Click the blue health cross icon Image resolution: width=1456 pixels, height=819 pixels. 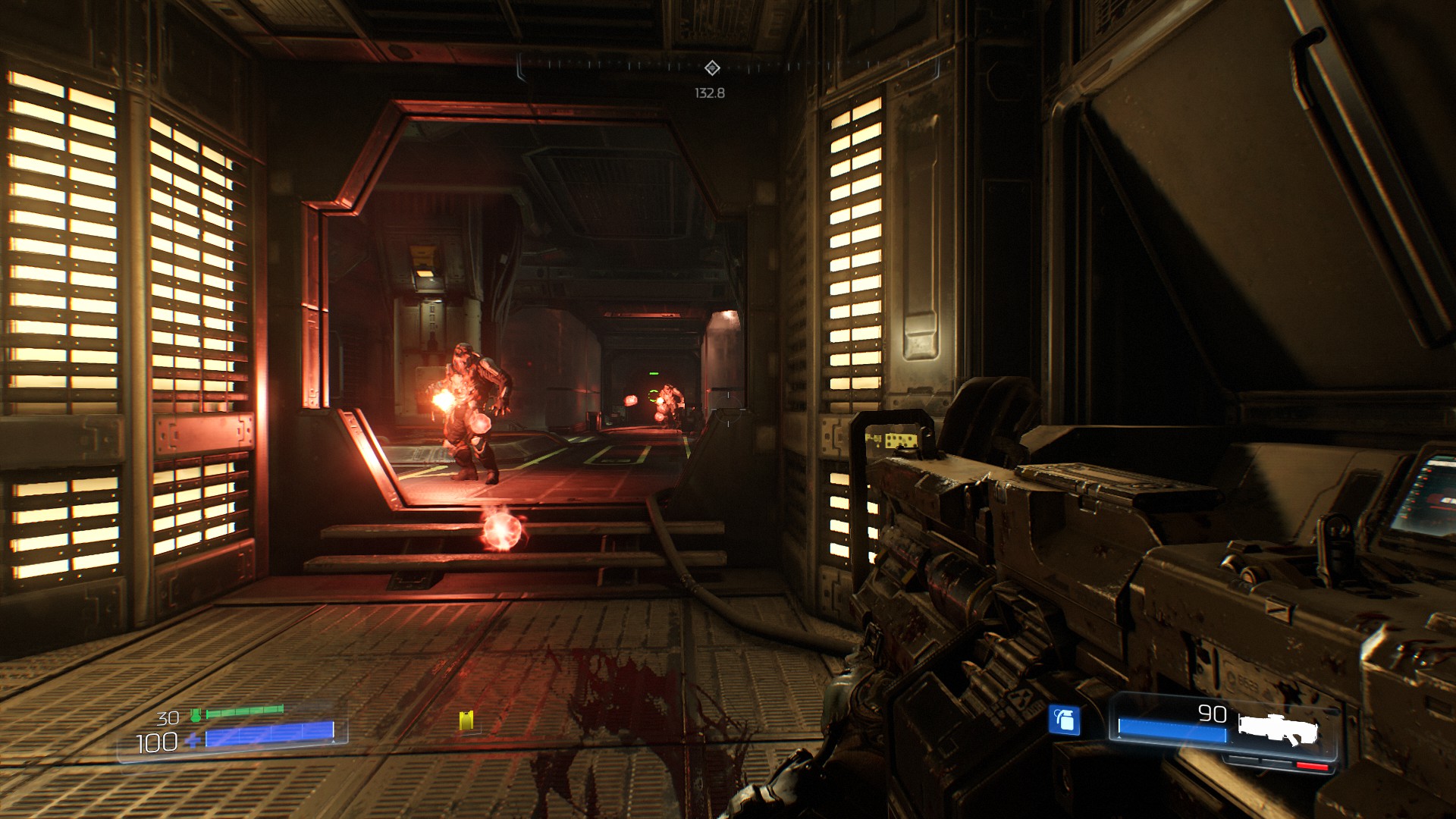[x=193, y=739]
